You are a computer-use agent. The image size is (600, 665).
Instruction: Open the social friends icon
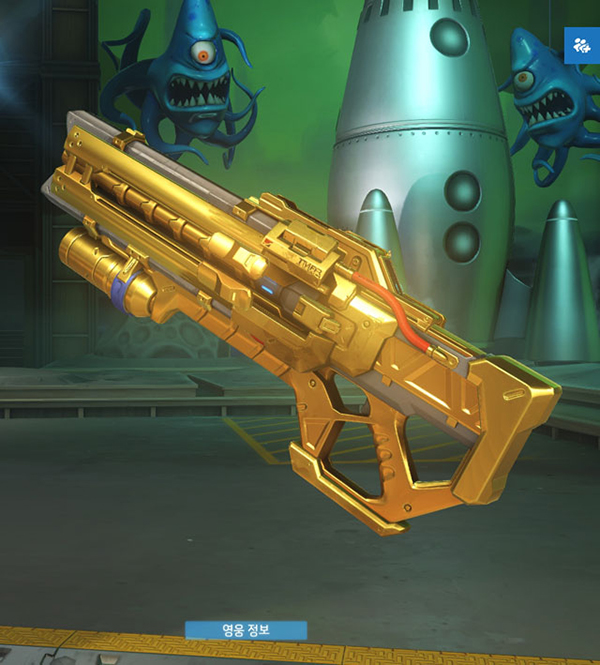tap(581, 45)
